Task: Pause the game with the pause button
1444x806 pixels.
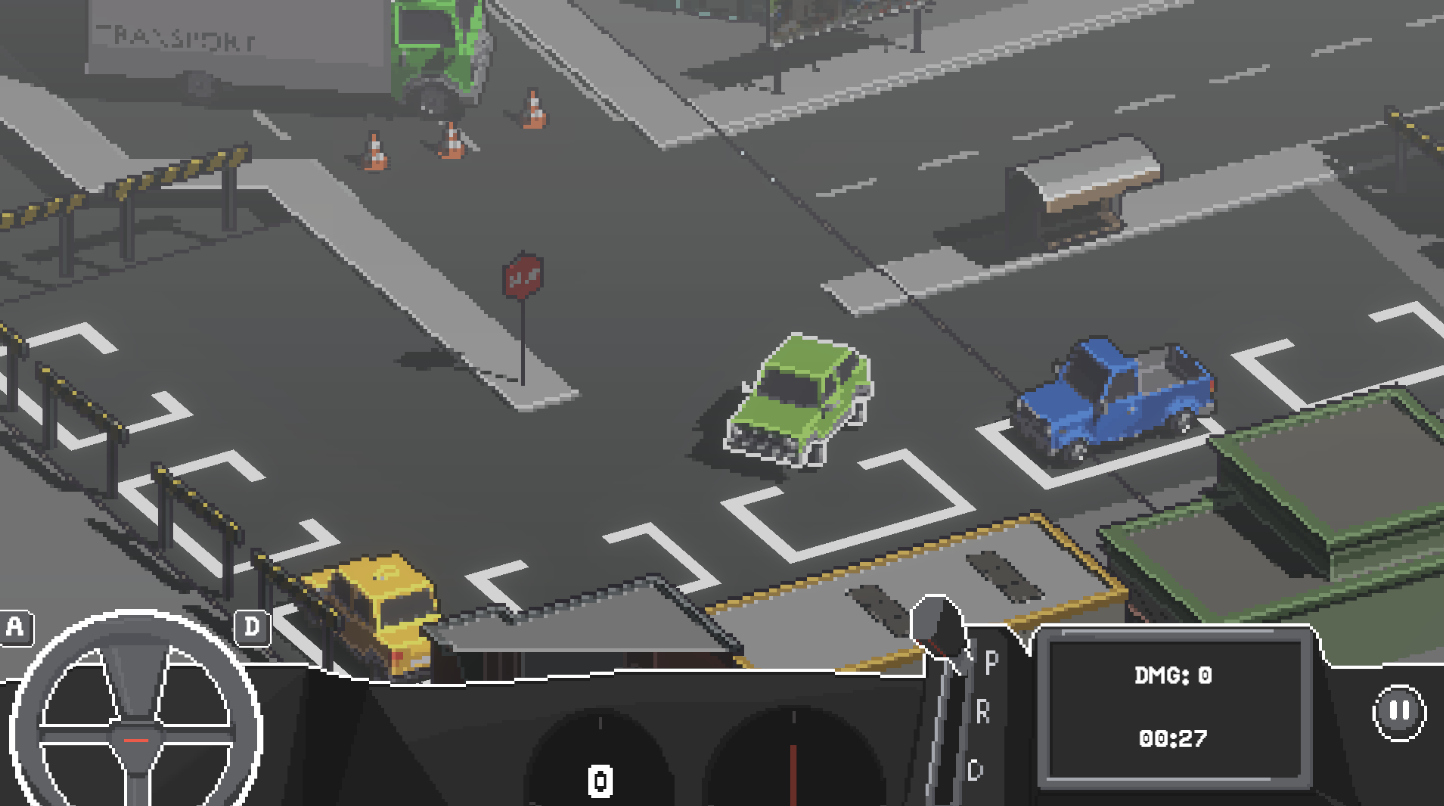Action: (1398, 712)
